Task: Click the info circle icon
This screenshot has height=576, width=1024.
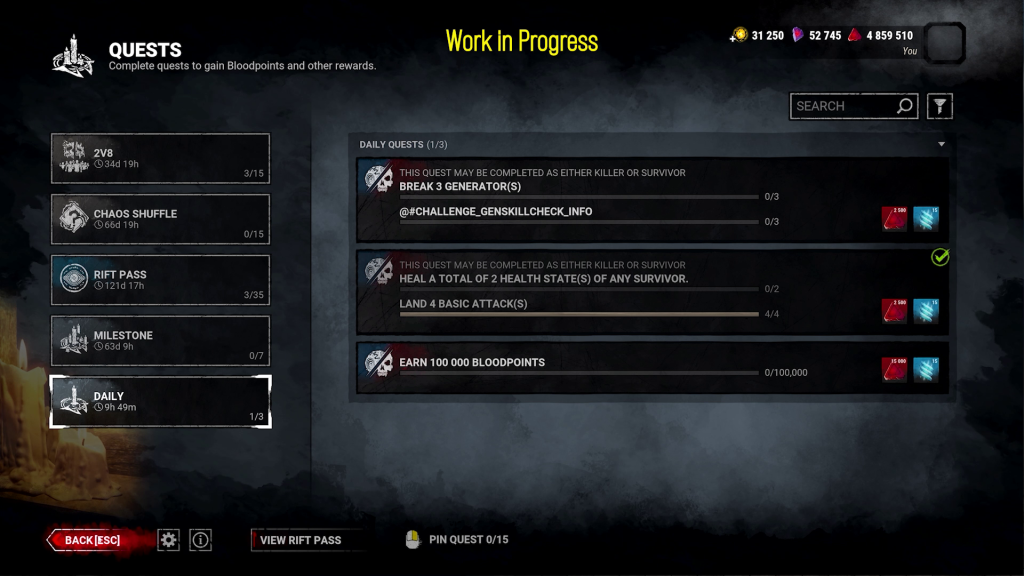Action: [x=201, y=540]
